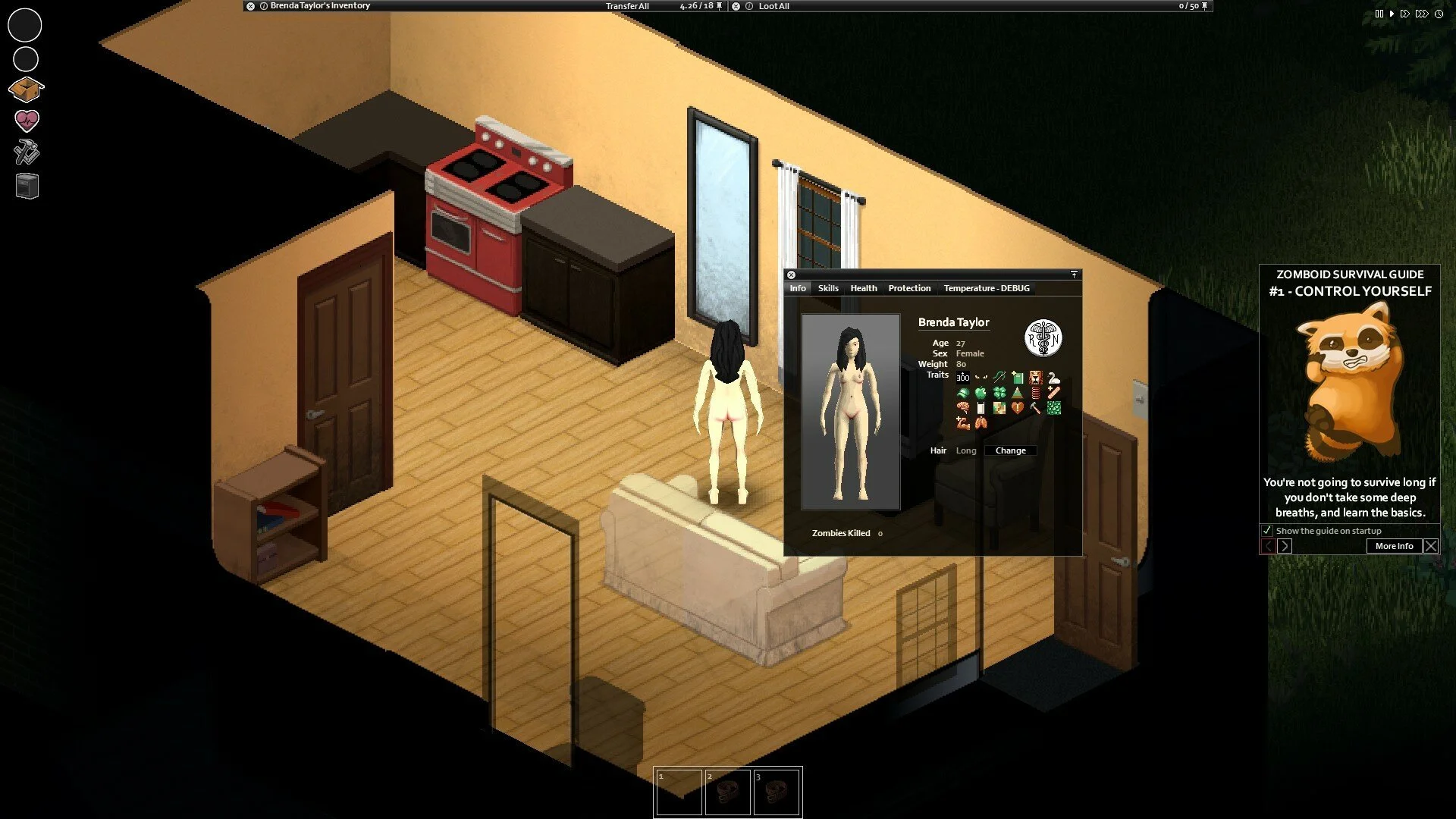Image resolution: width=1456 pixels, height=819 pixels.
Task: Open More Info in the survival guide
Action: [1394, 546]
